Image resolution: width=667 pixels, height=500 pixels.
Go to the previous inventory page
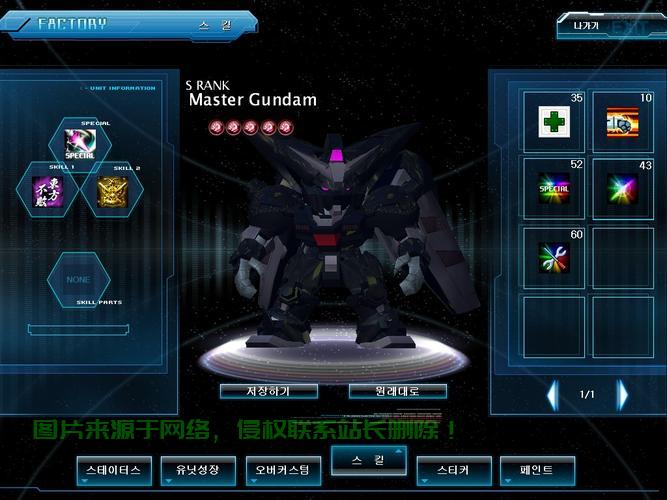click(553, 395)
